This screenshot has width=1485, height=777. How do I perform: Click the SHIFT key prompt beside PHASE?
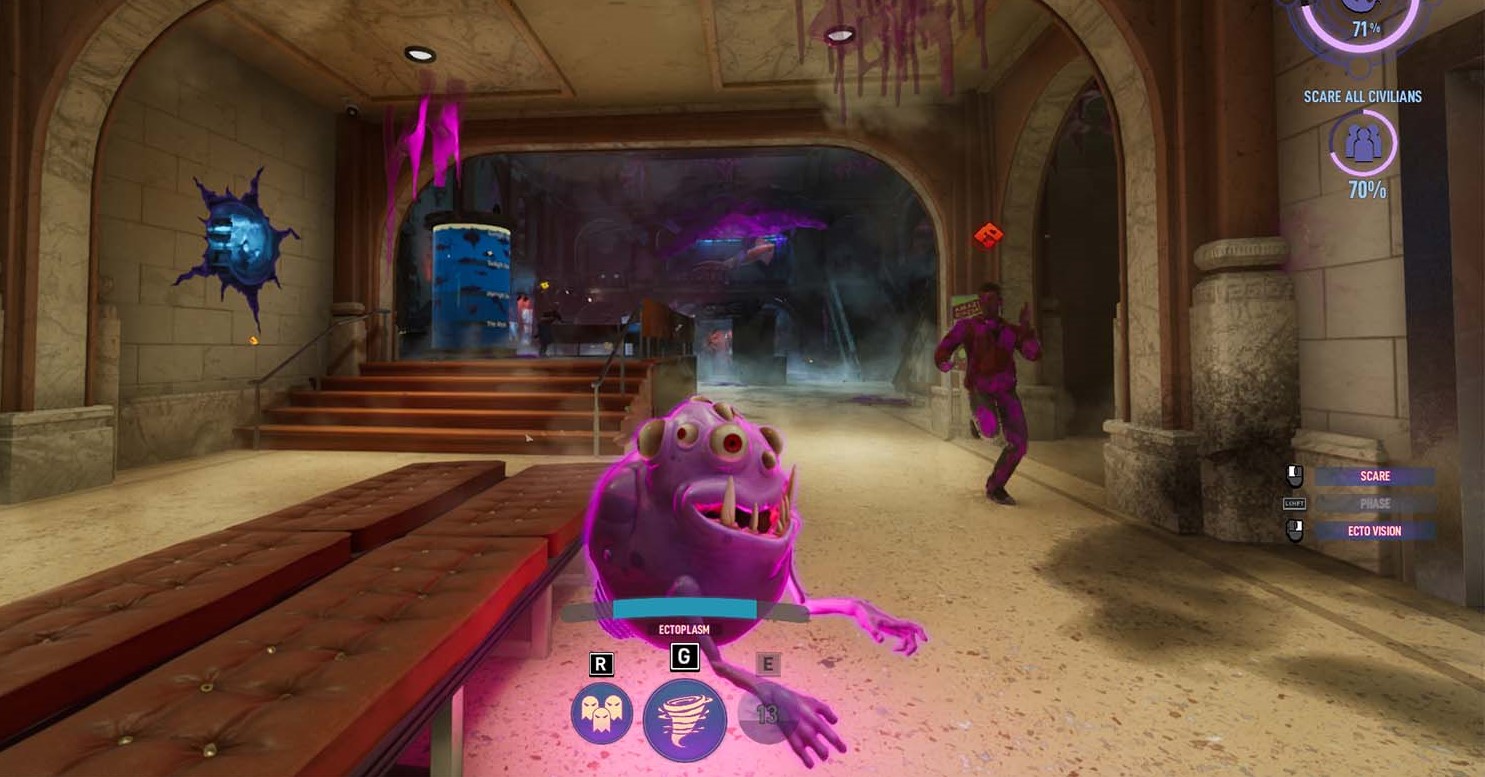1293,503
